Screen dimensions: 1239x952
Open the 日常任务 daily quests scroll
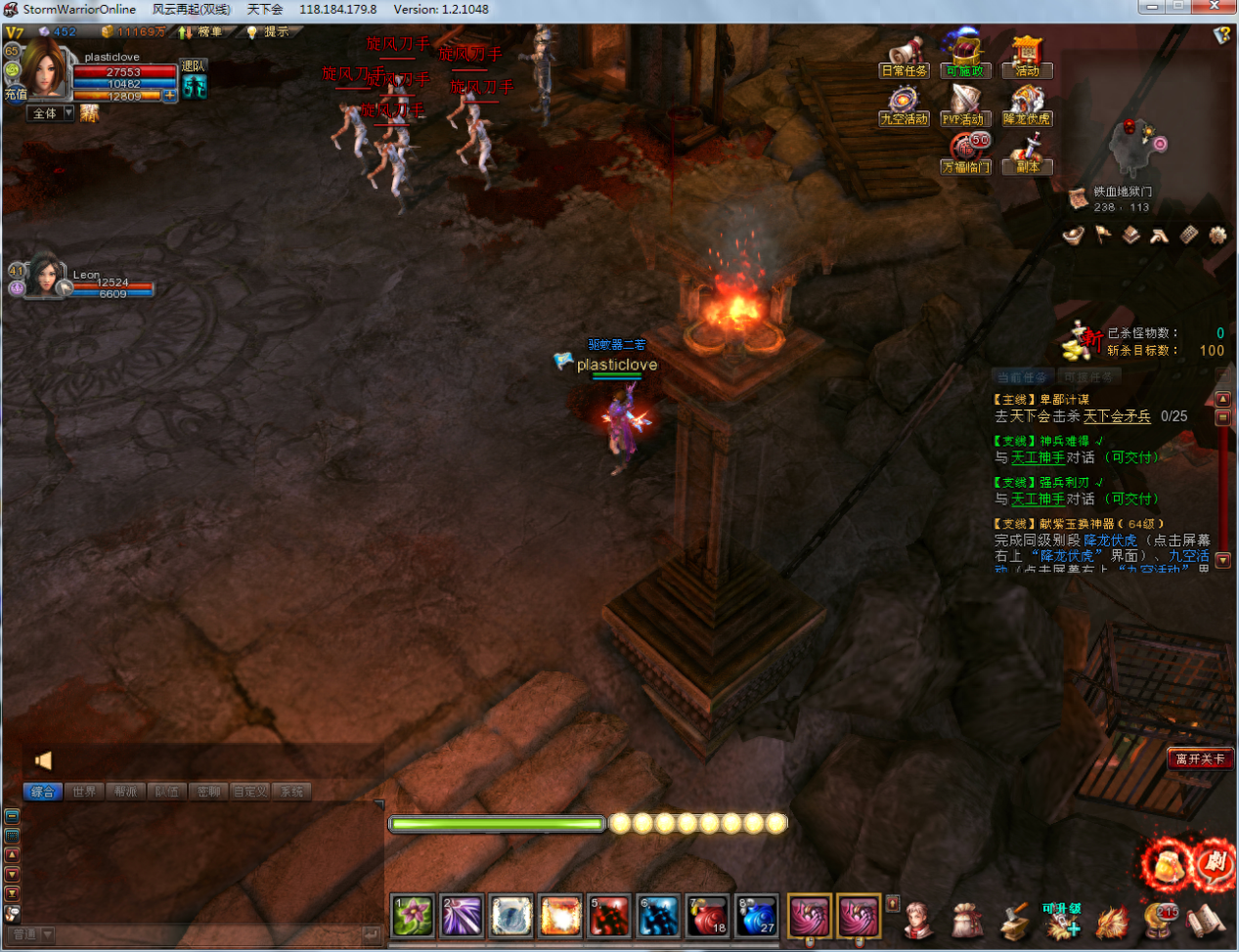coord(905,57)
